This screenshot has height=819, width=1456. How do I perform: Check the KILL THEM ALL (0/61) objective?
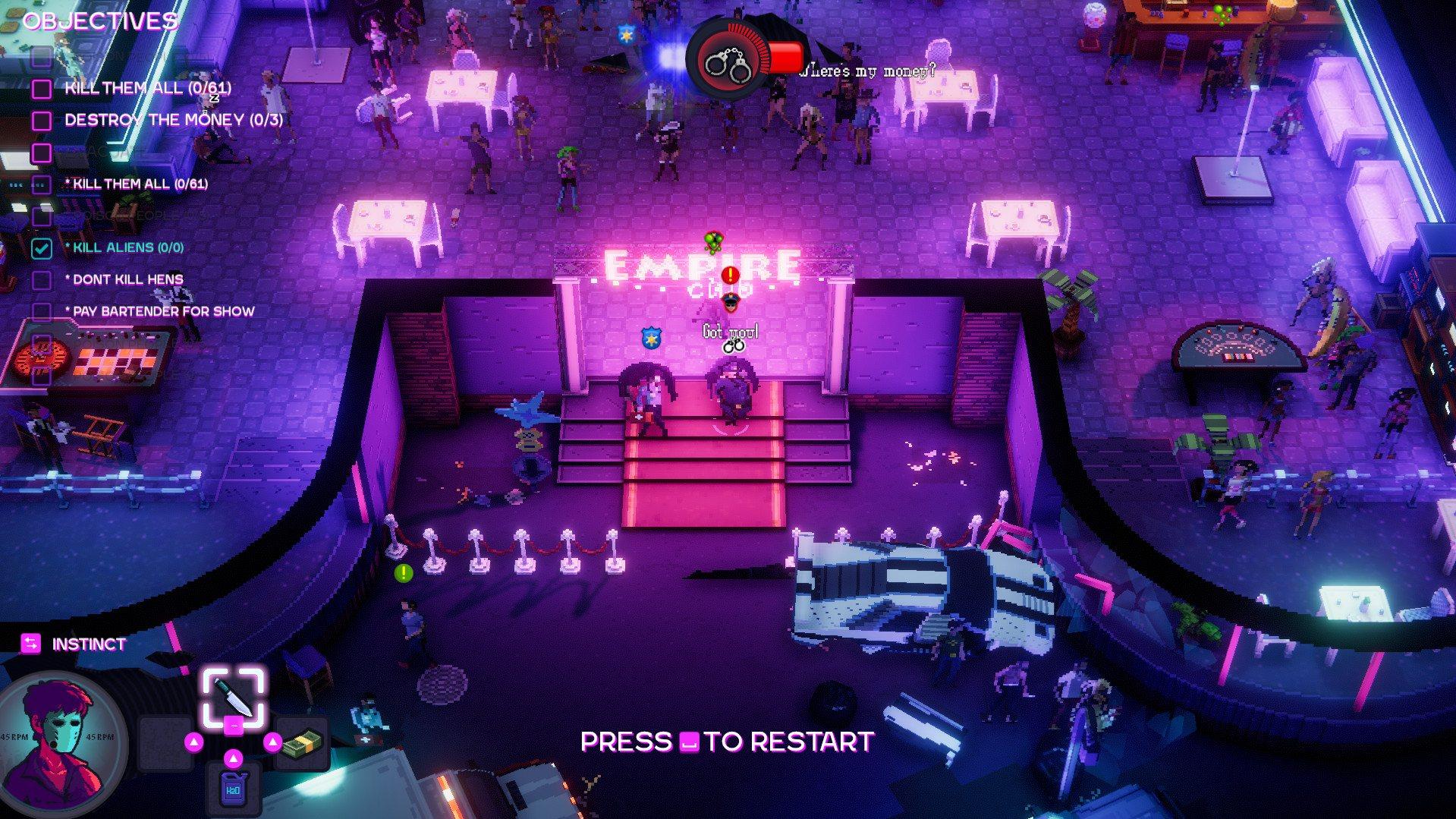click(x=42, y=87)
